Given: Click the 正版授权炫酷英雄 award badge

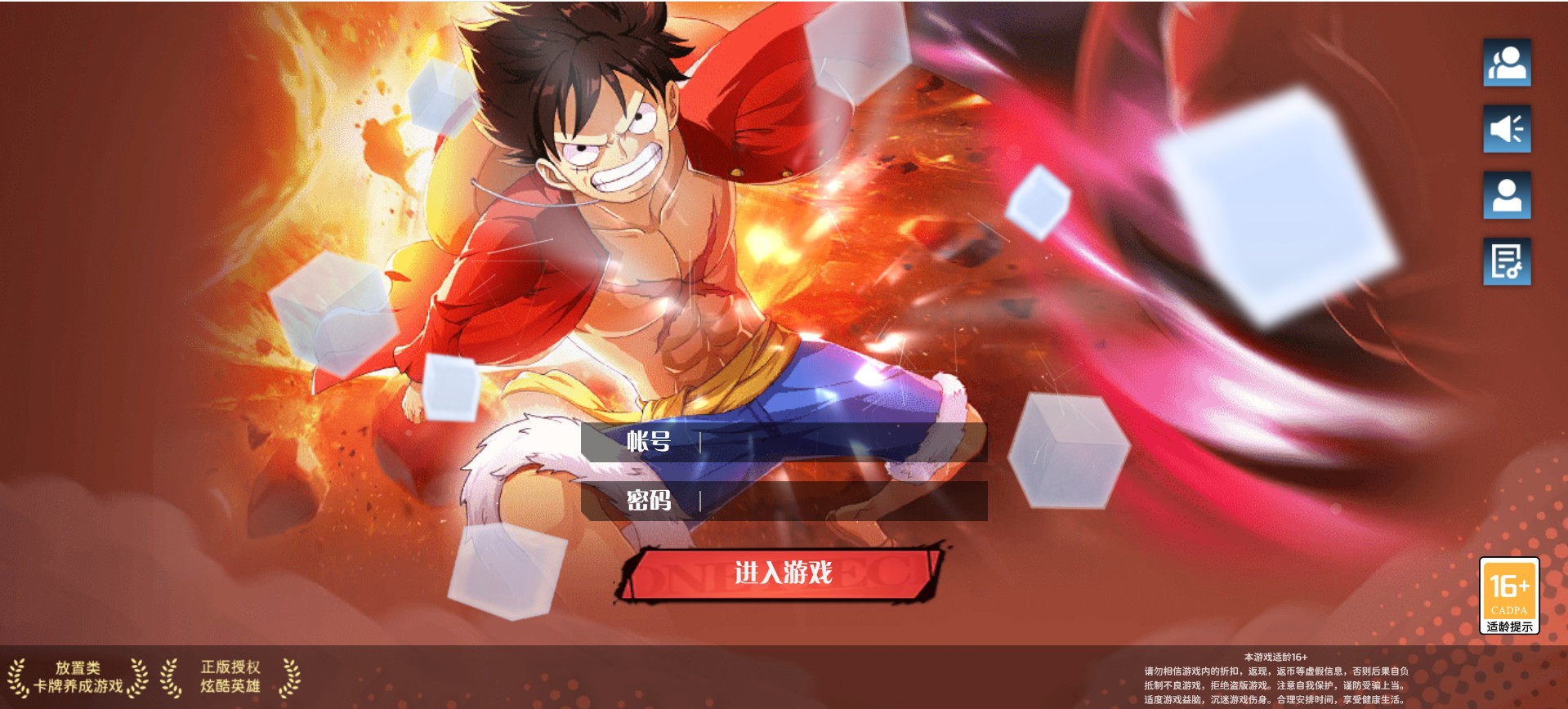Looking at the screenshot, I should coord(231,675).
